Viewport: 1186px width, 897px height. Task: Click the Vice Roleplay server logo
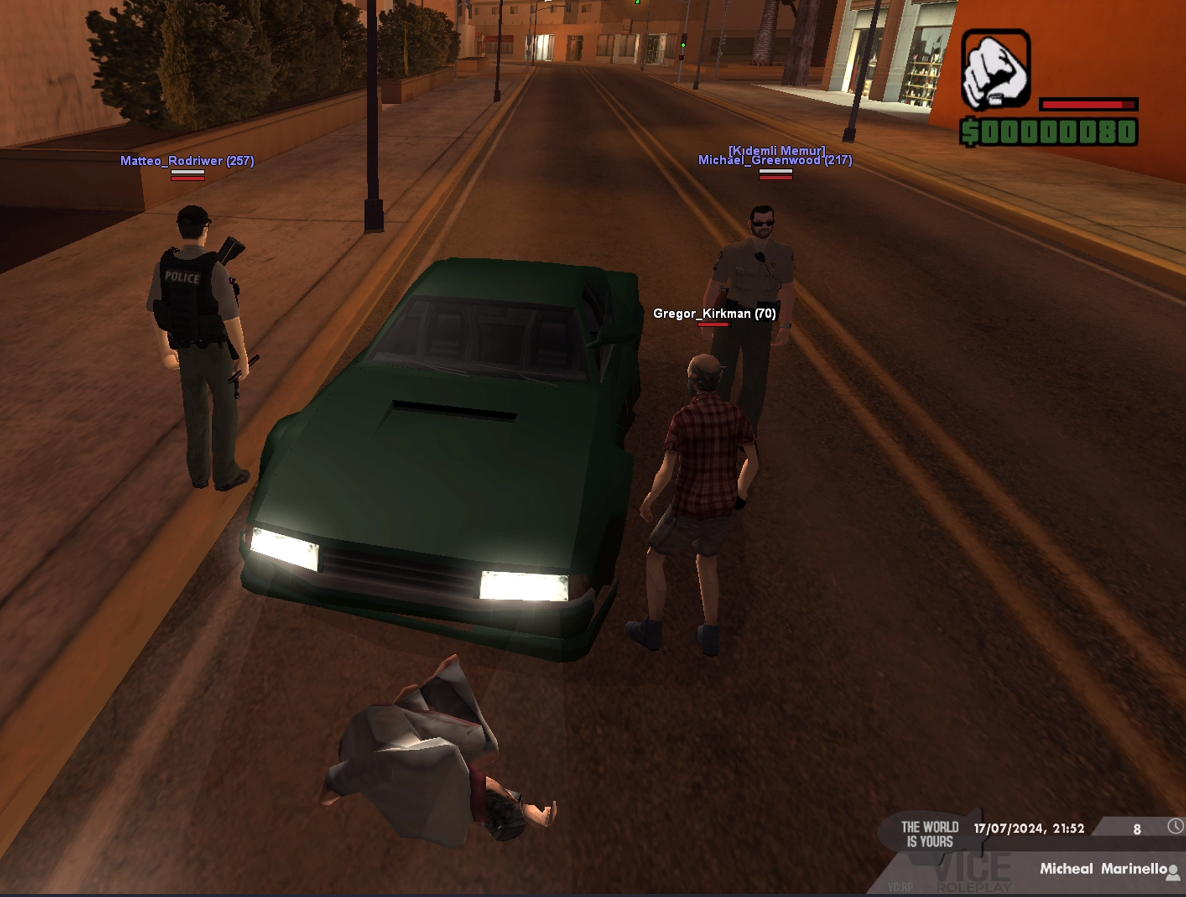(x=971, y=872)
